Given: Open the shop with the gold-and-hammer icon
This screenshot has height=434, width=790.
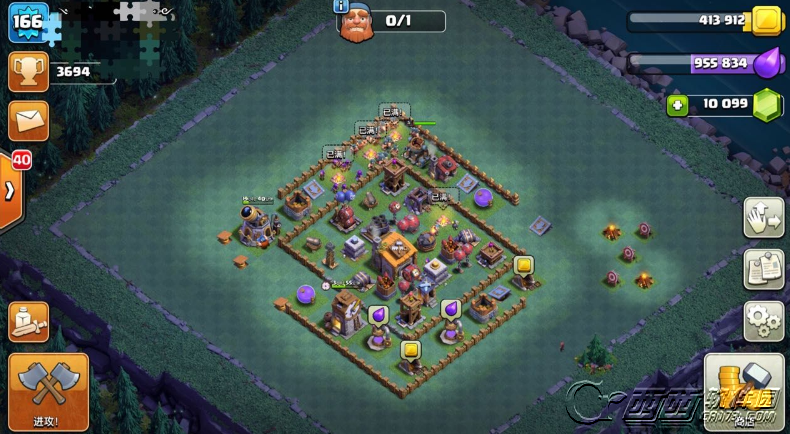Looking at the screenshot, I should pos(743,388).
